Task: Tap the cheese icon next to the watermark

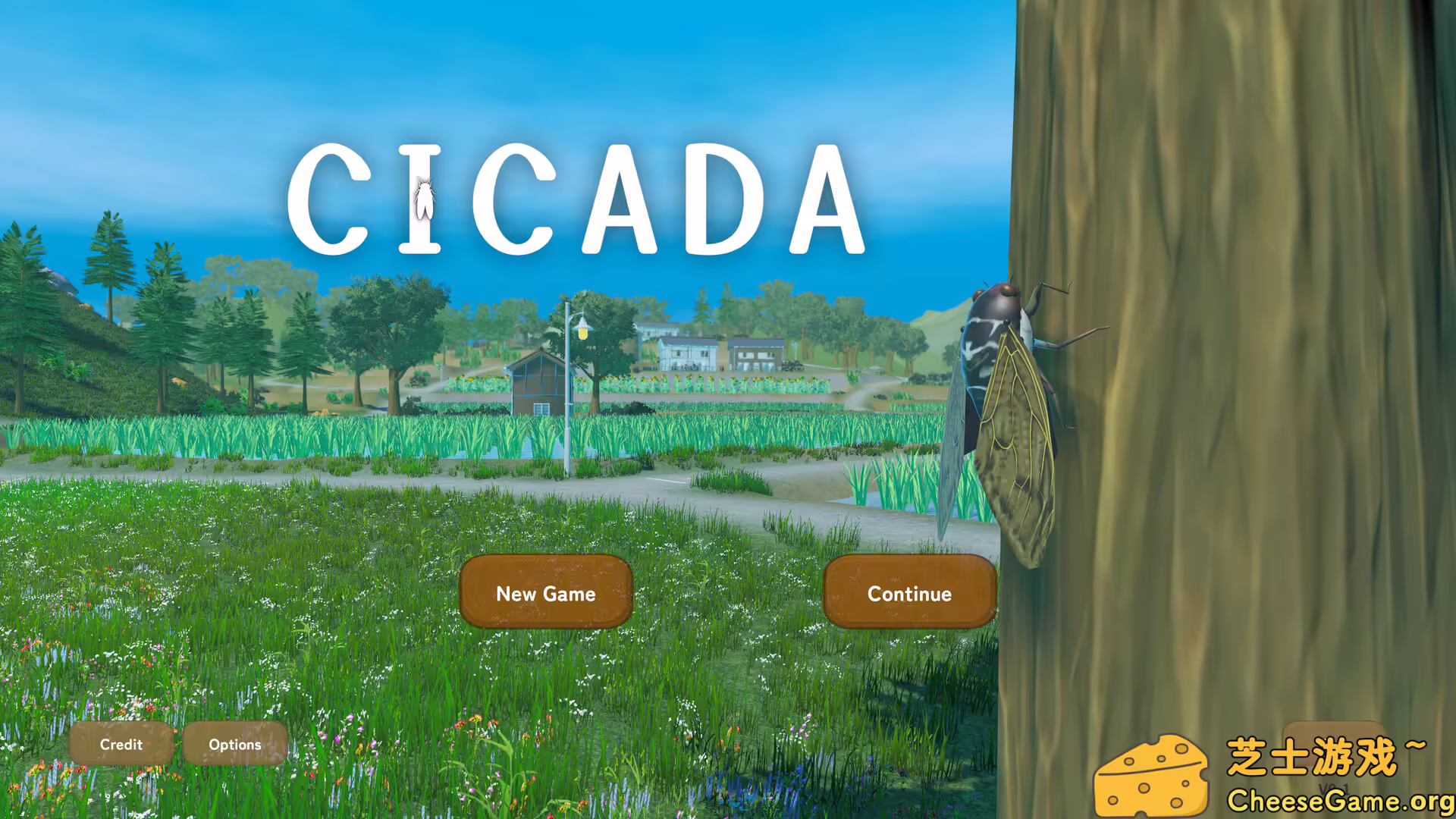Action: tap(1153, 773)
